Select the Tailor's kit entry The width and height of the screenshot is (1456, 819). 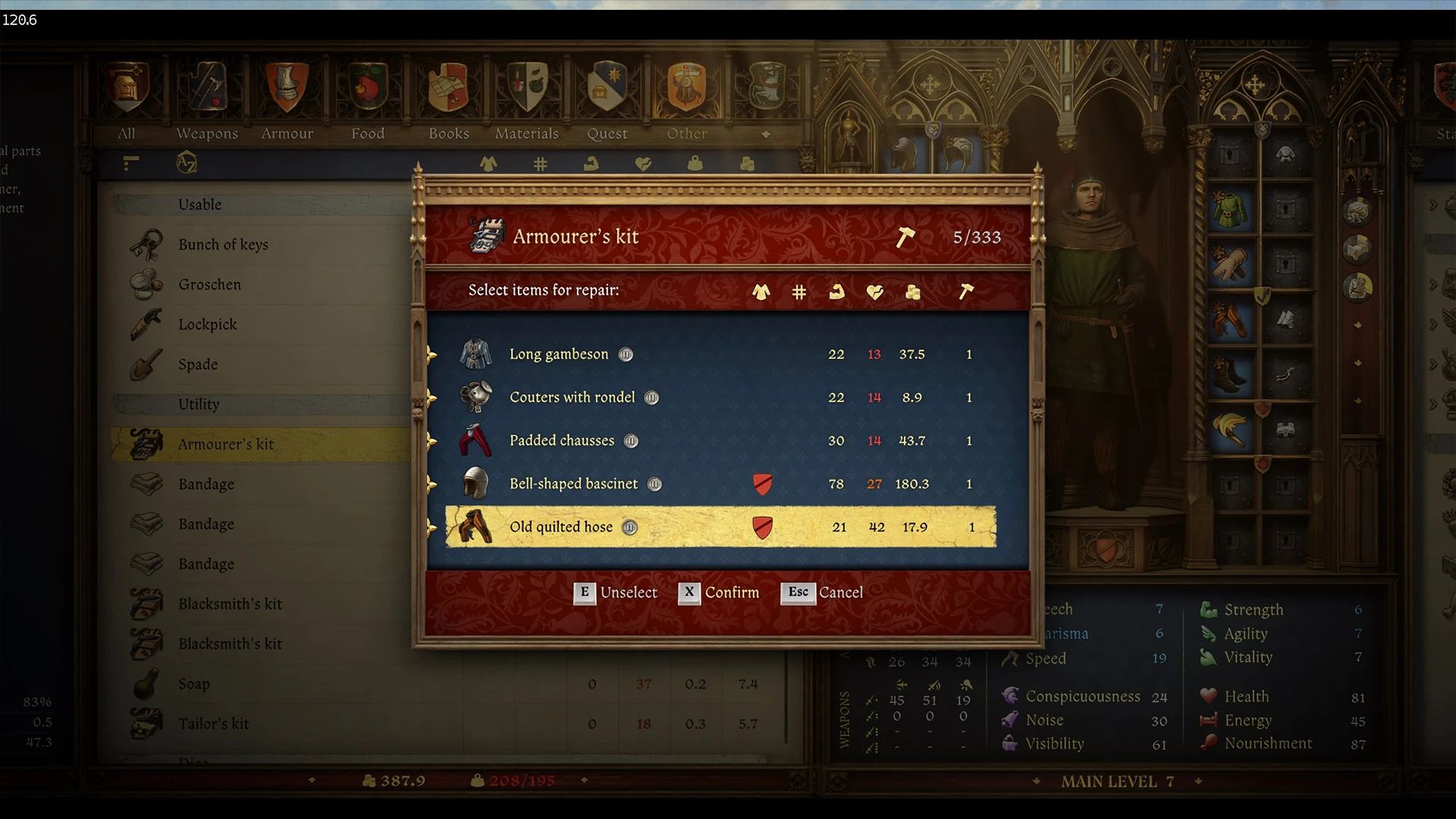pos(213,724)
